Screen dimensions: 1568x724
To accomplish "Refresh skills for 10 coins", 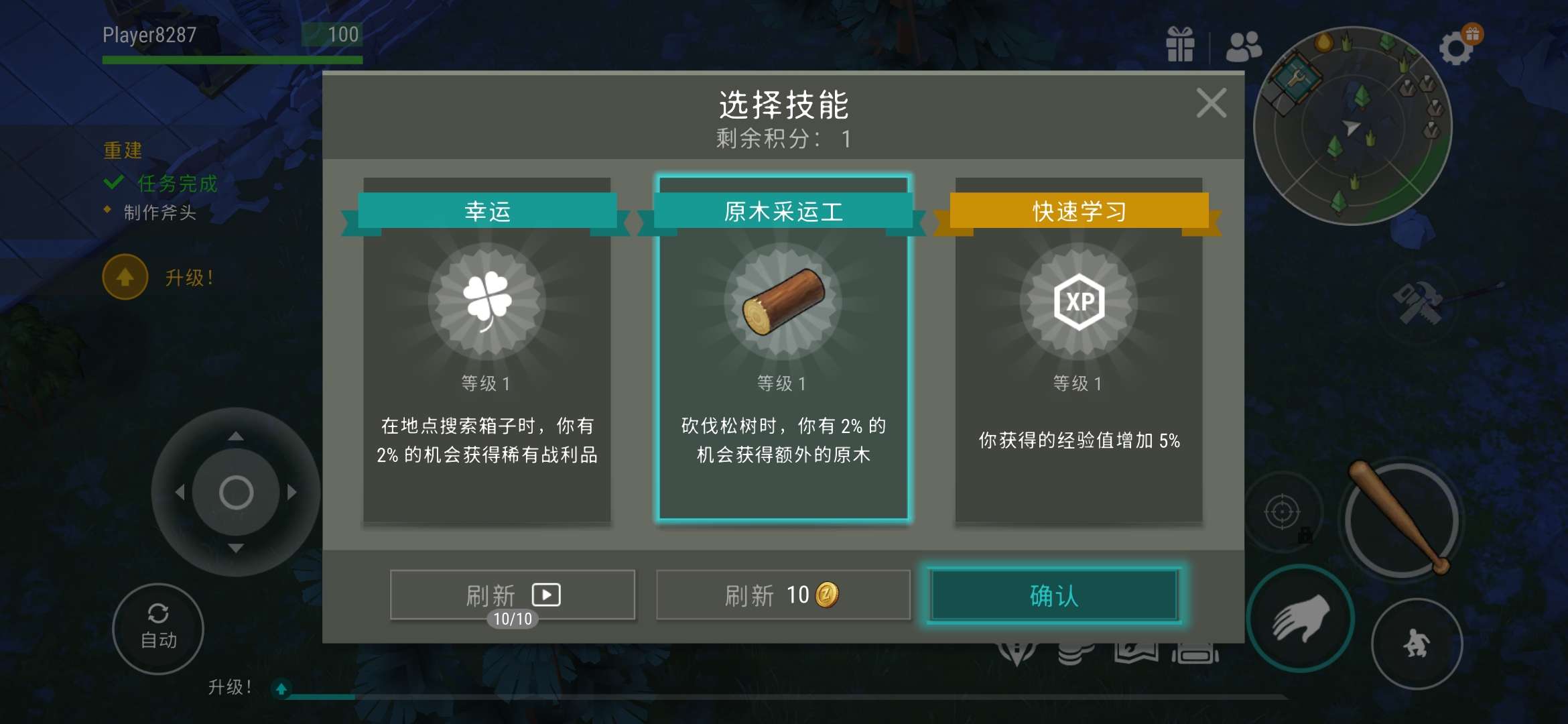I will click(781, 595).
